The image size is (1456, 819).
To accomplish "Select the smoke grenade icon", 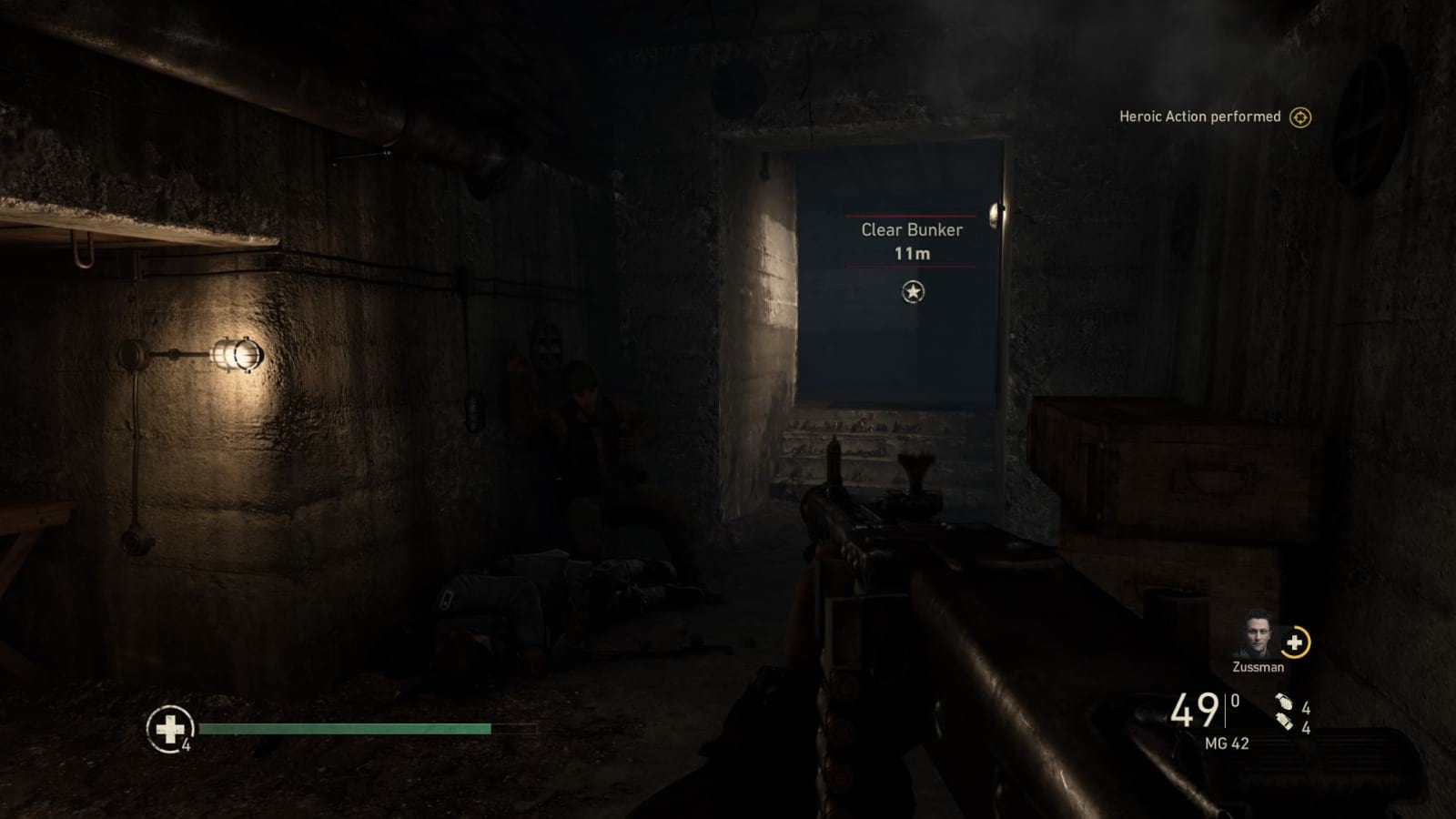I will 1283,721.
